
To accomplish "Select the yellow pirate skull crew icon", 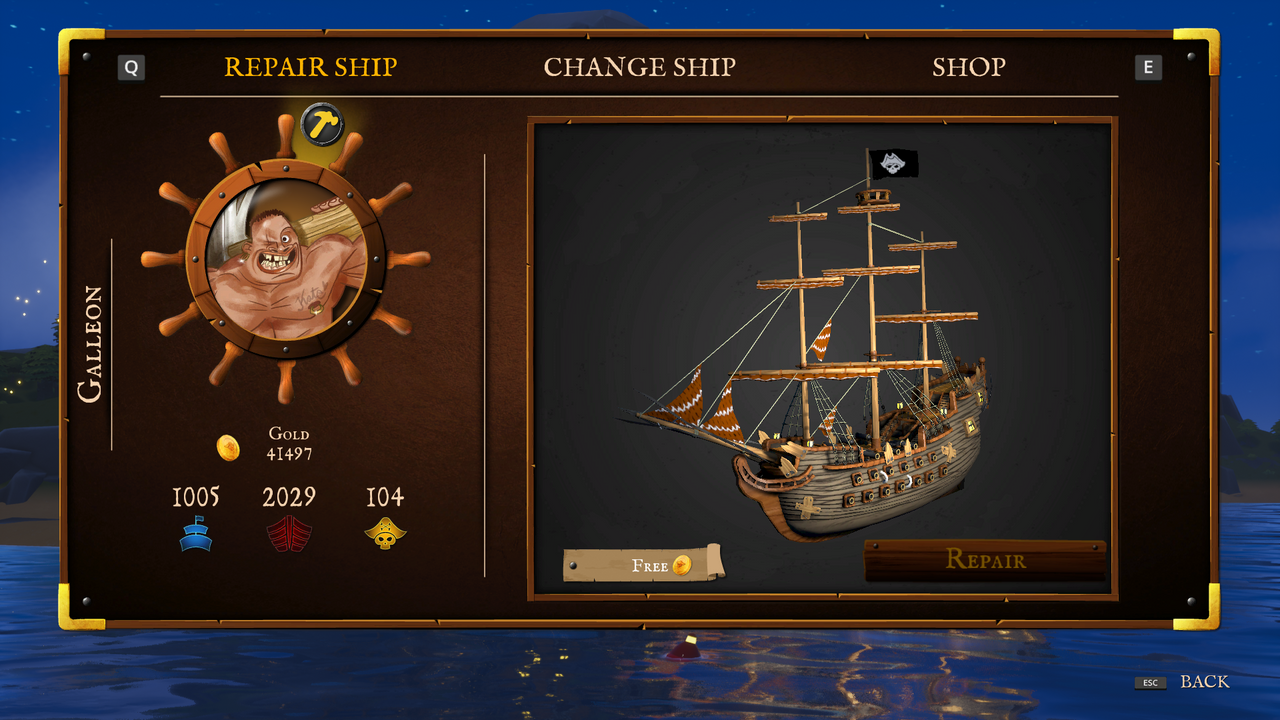I will (x=386, y=531).
